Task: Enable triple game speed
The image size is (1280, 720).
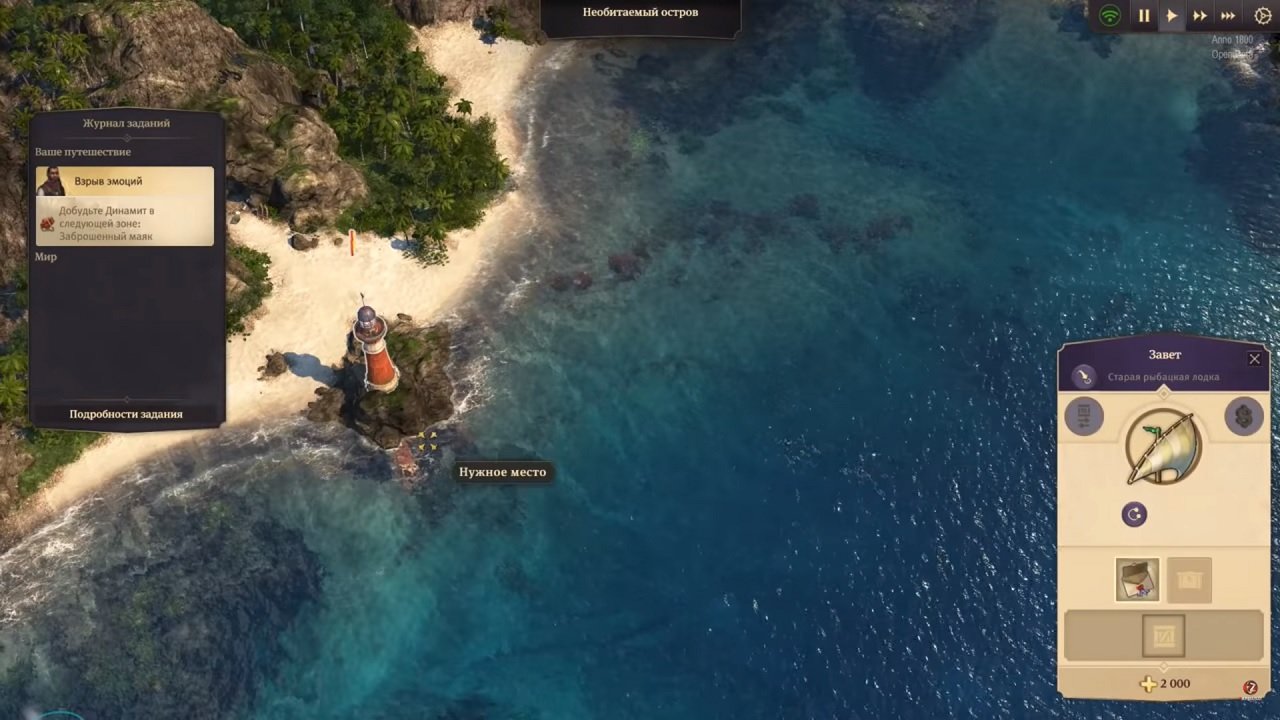Action: click(1228, 15)
